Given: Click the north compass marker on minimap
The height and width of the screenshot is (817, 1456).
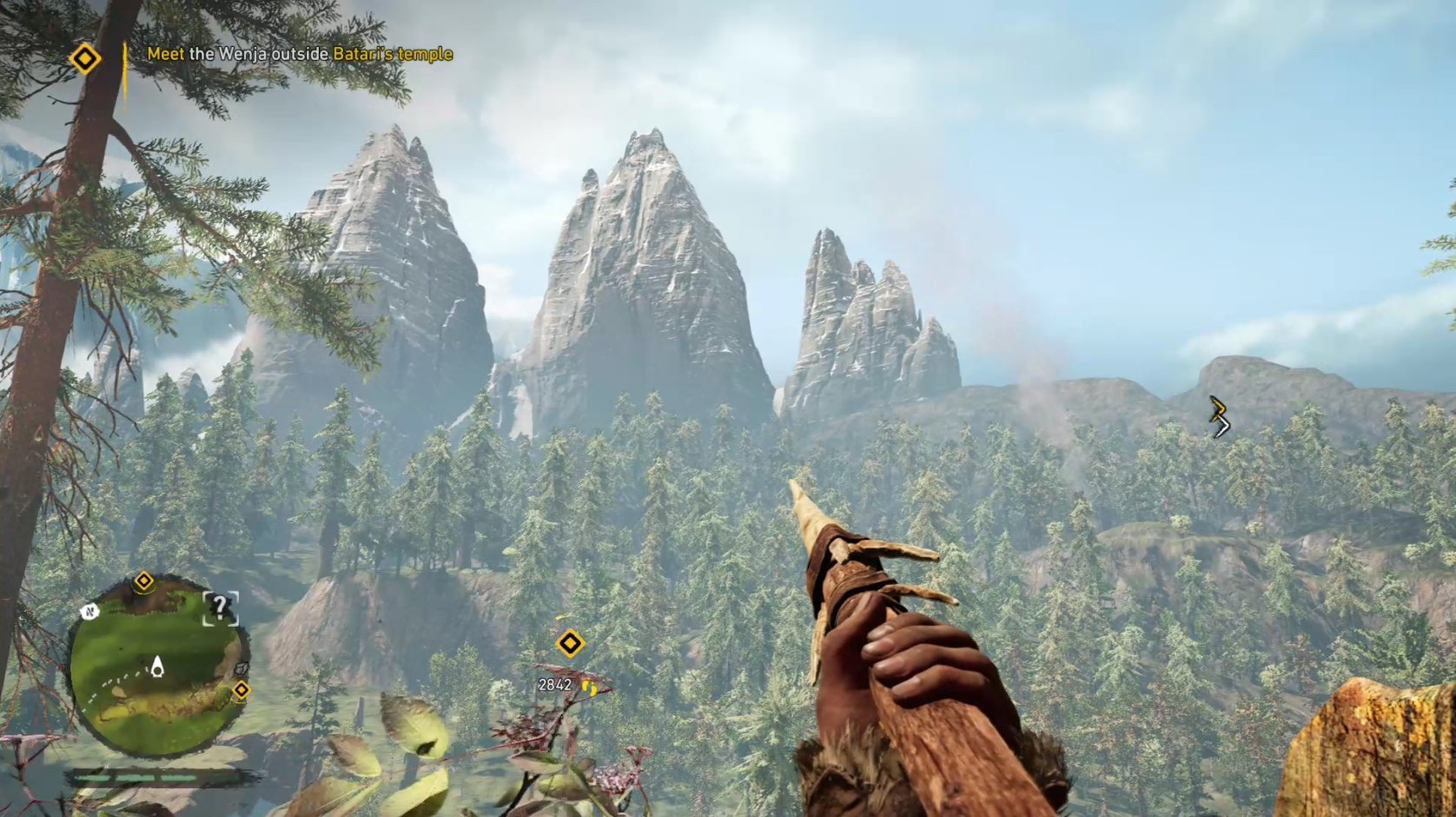Looking at the screenshot, I should (x=89, y=612).
